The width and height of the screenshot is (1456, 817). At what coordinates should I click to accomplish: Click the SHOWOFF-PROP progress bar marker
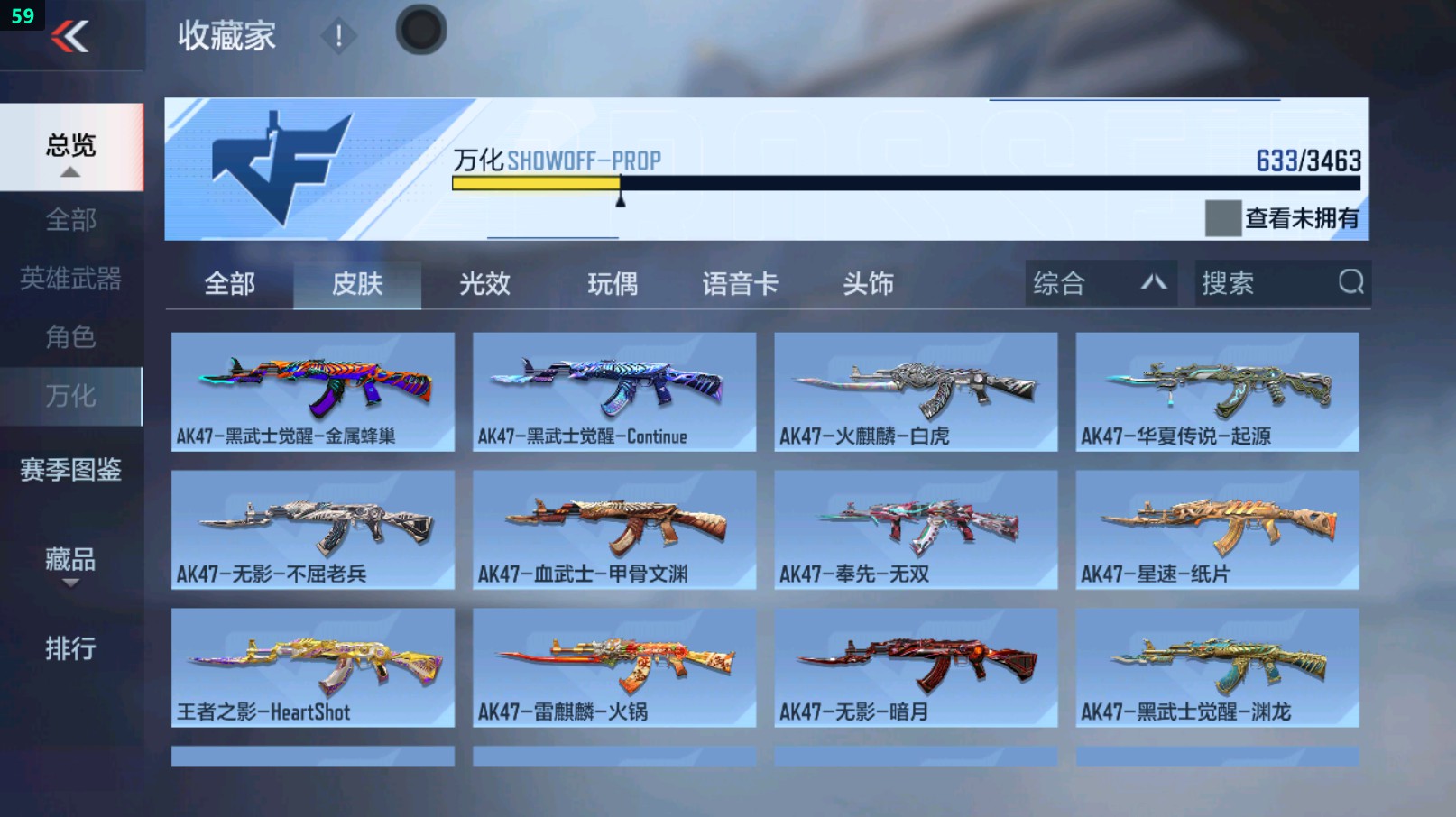coord(619,197)
